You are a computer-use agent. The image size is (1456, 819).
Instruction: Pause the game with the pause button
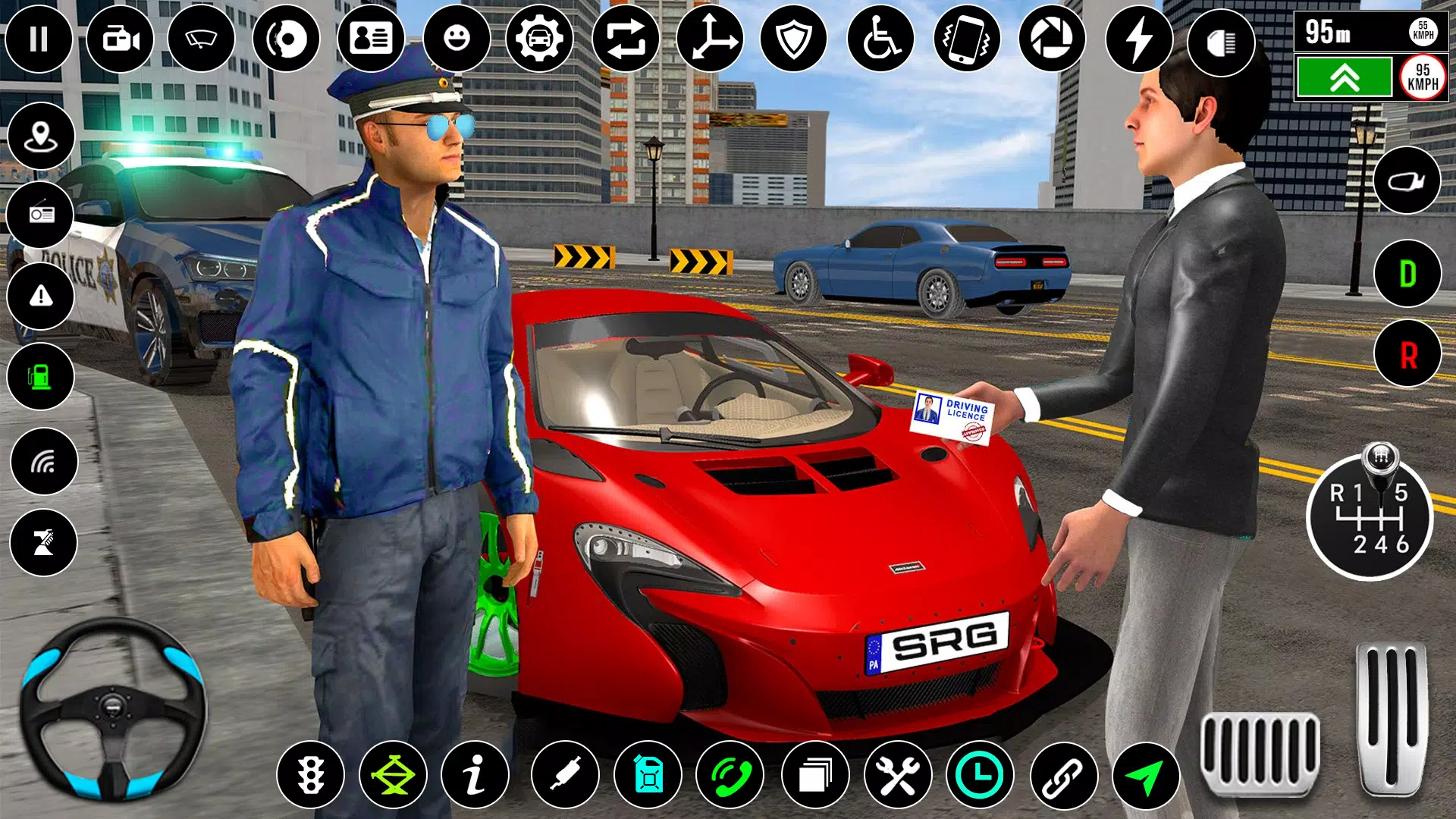tap(39, 39)
